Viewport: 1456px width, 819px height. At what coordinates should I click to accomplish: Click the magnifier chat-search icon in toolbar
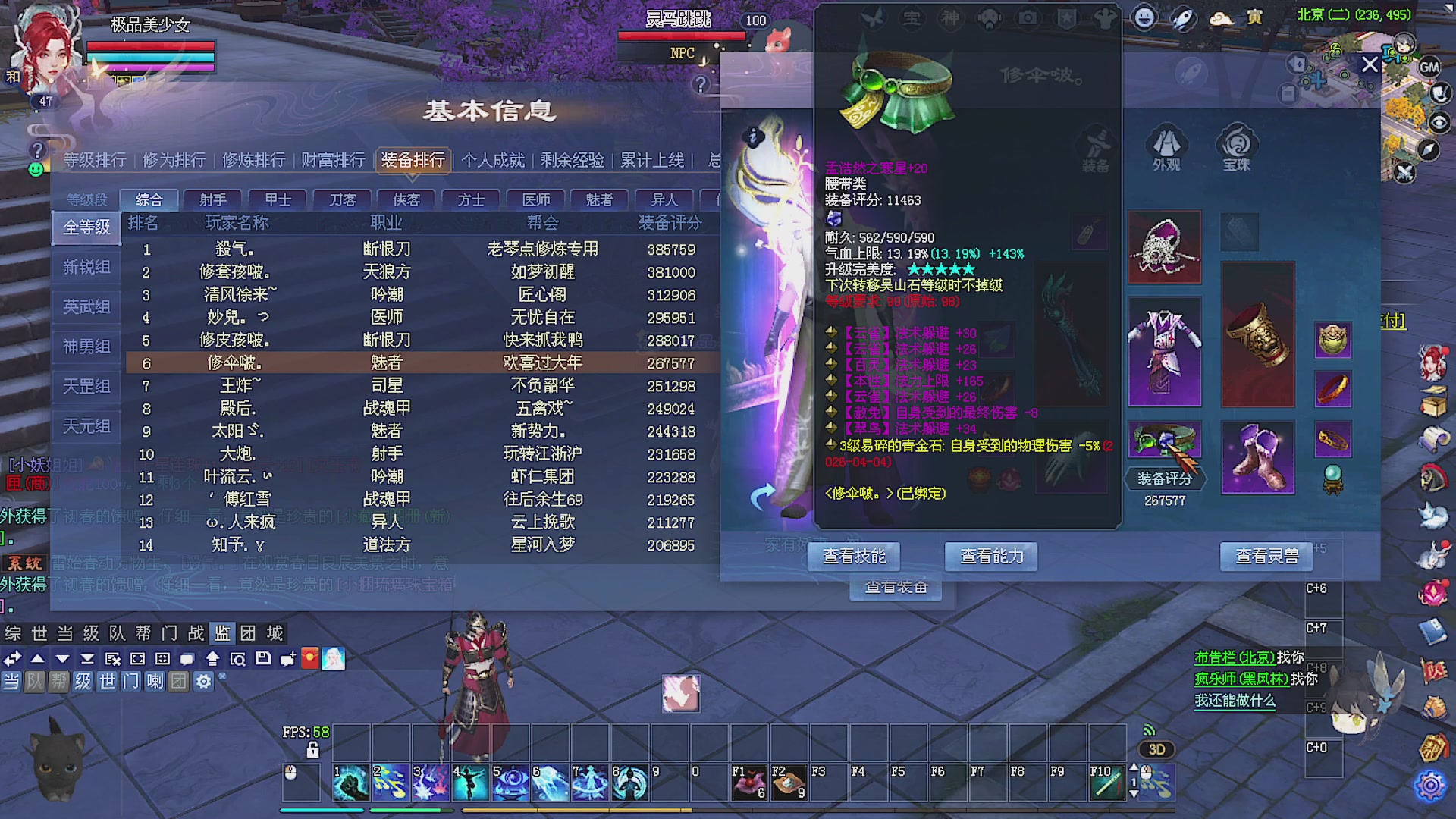239,659
